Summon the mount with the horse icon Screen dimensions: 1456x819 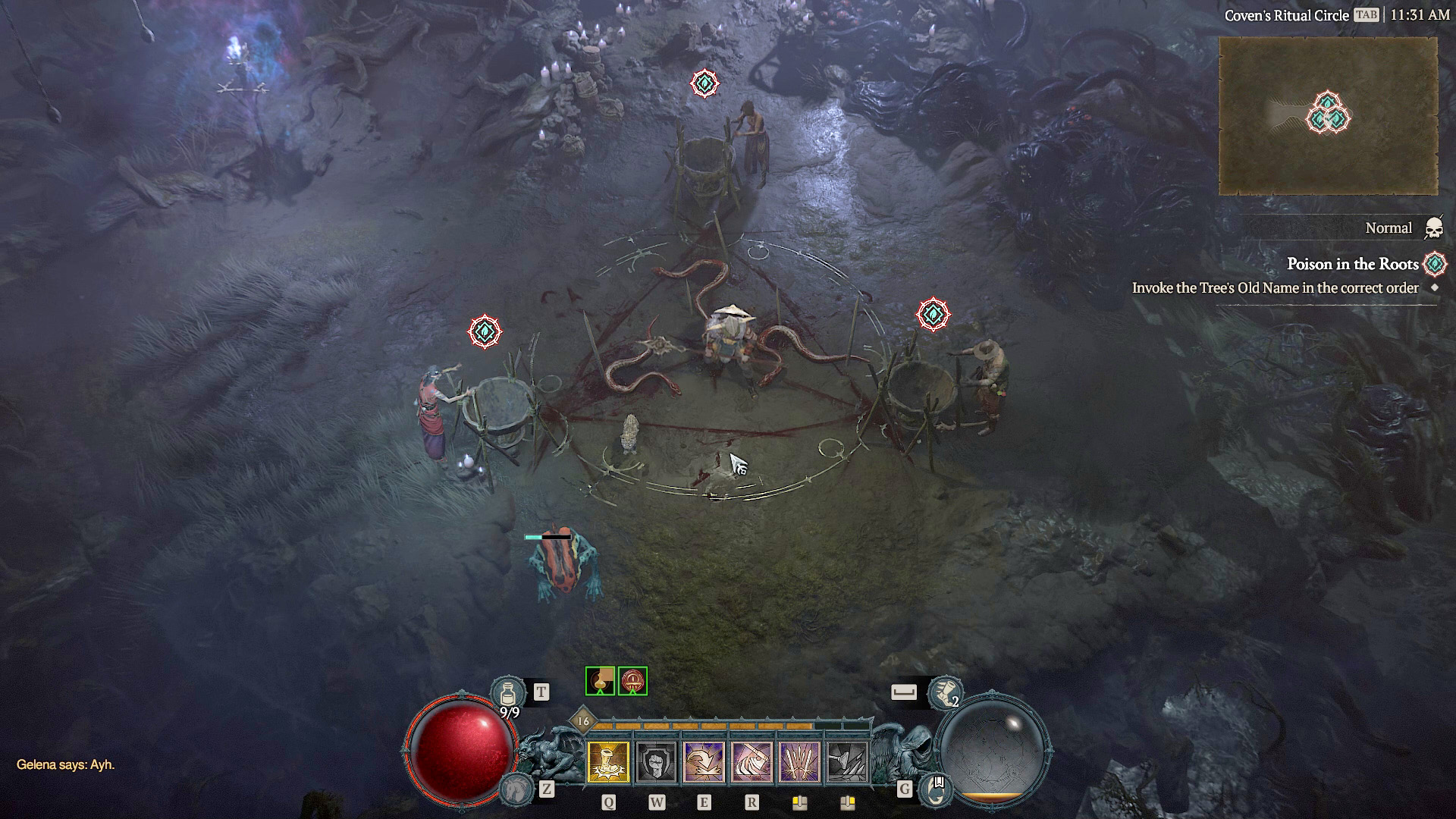pyautogui.click(x=516, y=789)
